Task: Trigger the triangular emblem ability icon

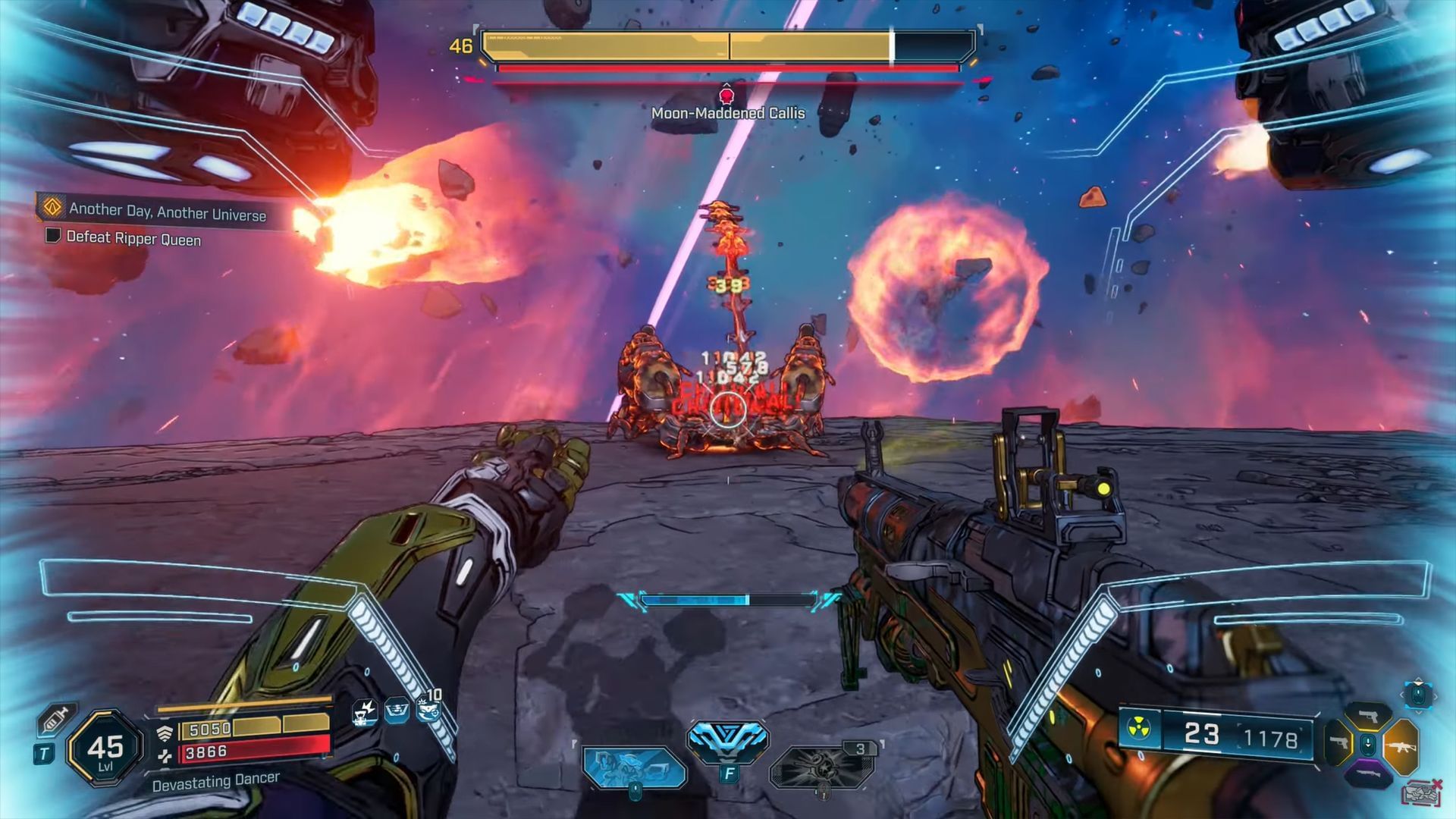Action: (x=727, y=740)
